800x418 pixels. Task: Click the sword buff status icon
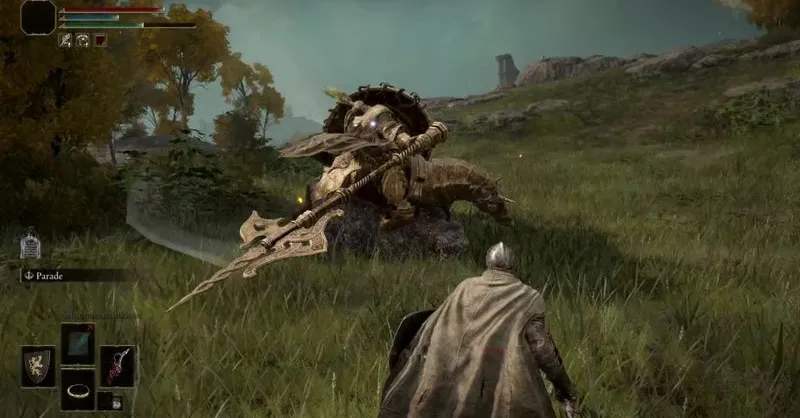(66, 40)
